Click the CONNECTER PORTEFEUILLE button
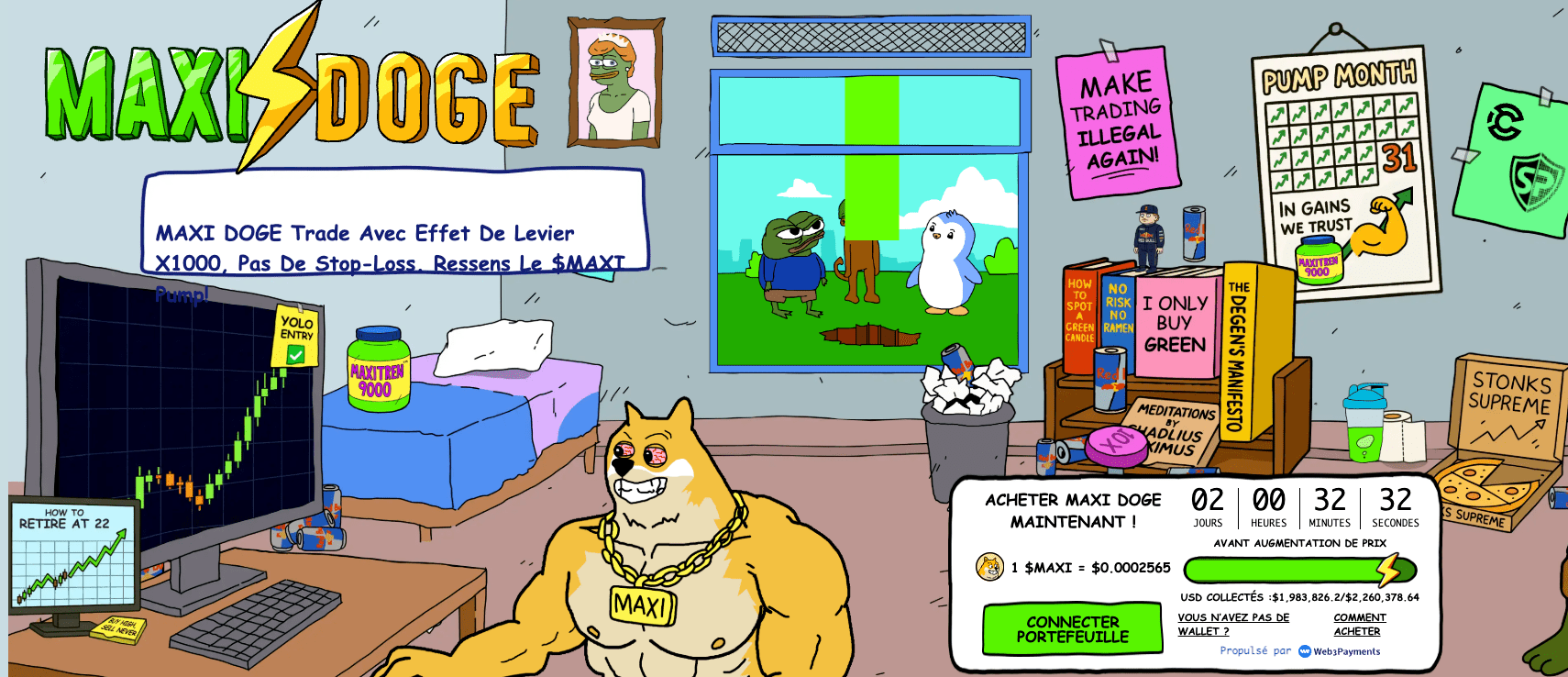1568x677 pixels. click(1071, 629)
